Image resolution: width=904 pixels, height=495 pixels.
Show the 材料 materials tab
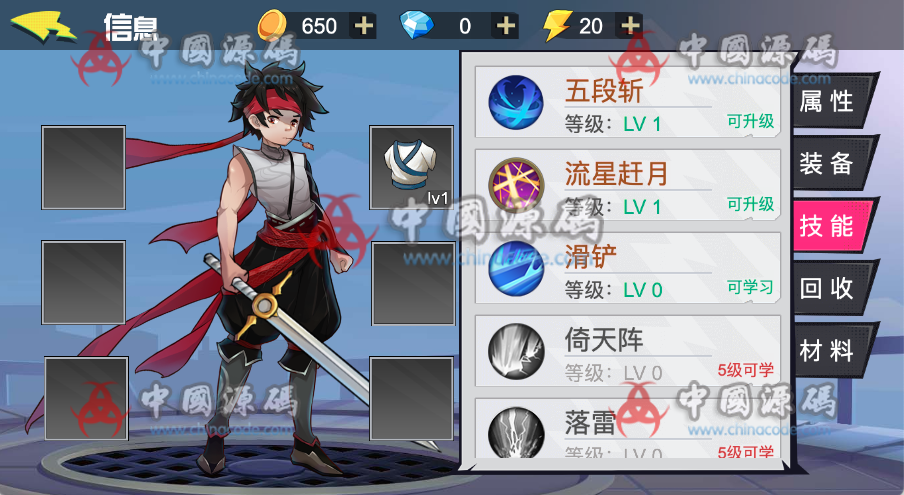[x=828, y=351]
